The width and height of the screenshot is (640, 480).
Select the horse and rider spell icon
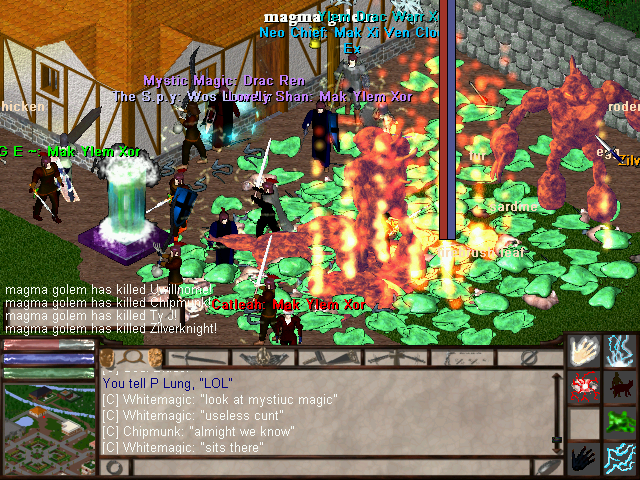(x=620, y=387)
